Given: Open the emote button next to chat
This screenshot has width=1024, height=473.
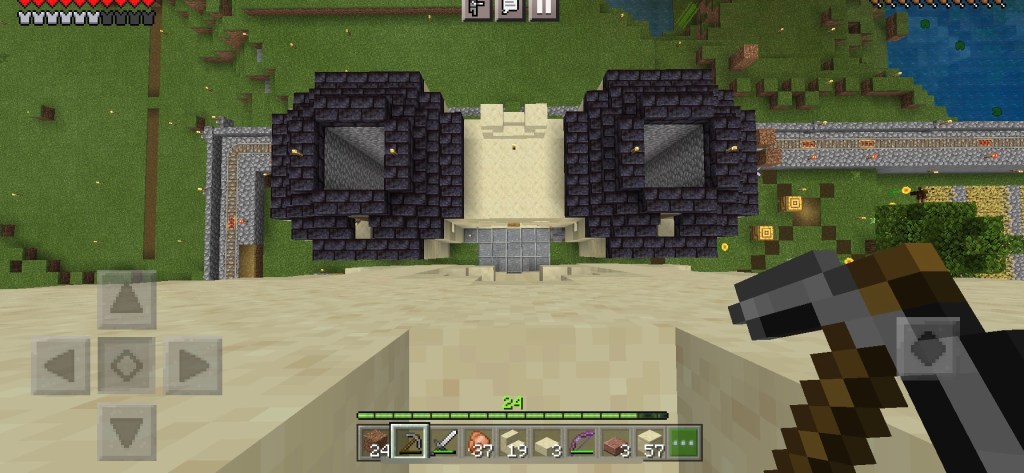Looking at the screenshot, I should tap(476, 9).
